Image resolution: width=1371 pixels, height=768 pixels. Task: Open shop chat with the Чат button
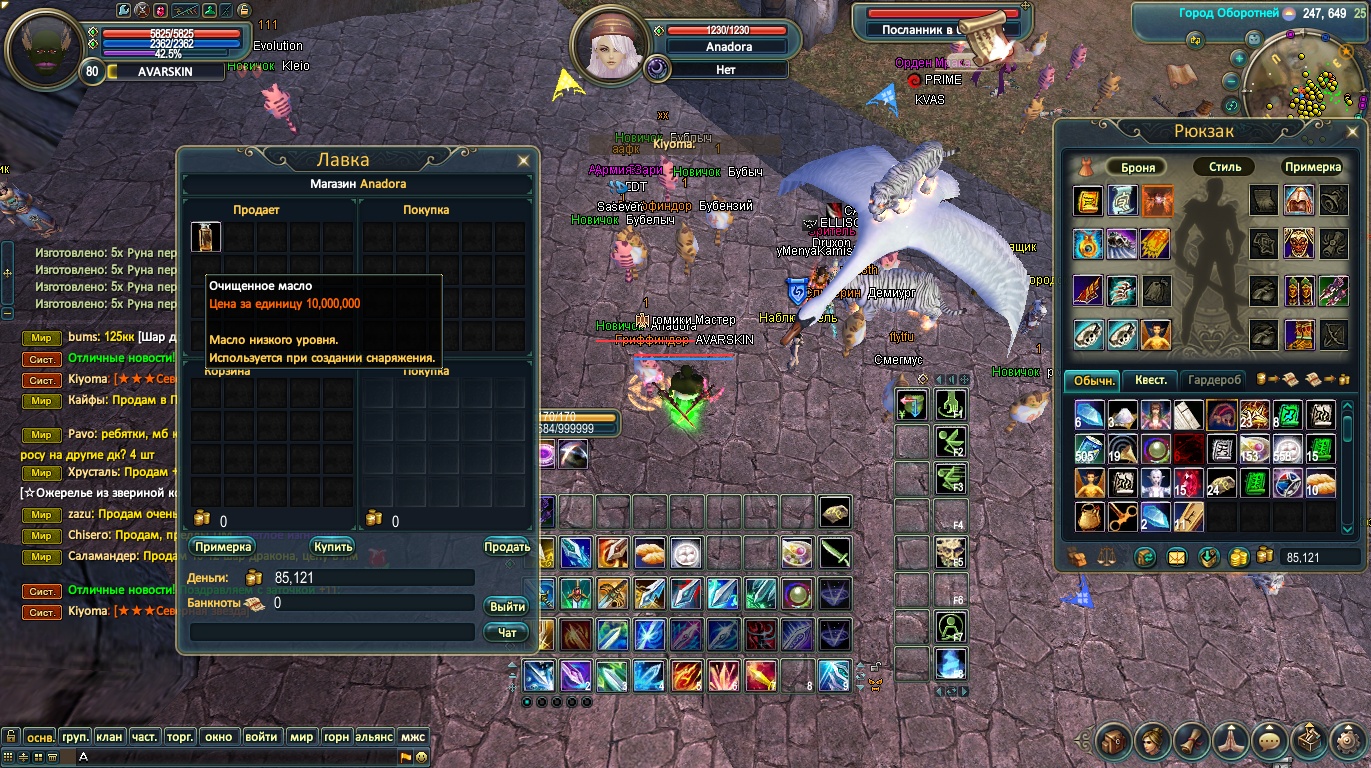tap(507, 632)
